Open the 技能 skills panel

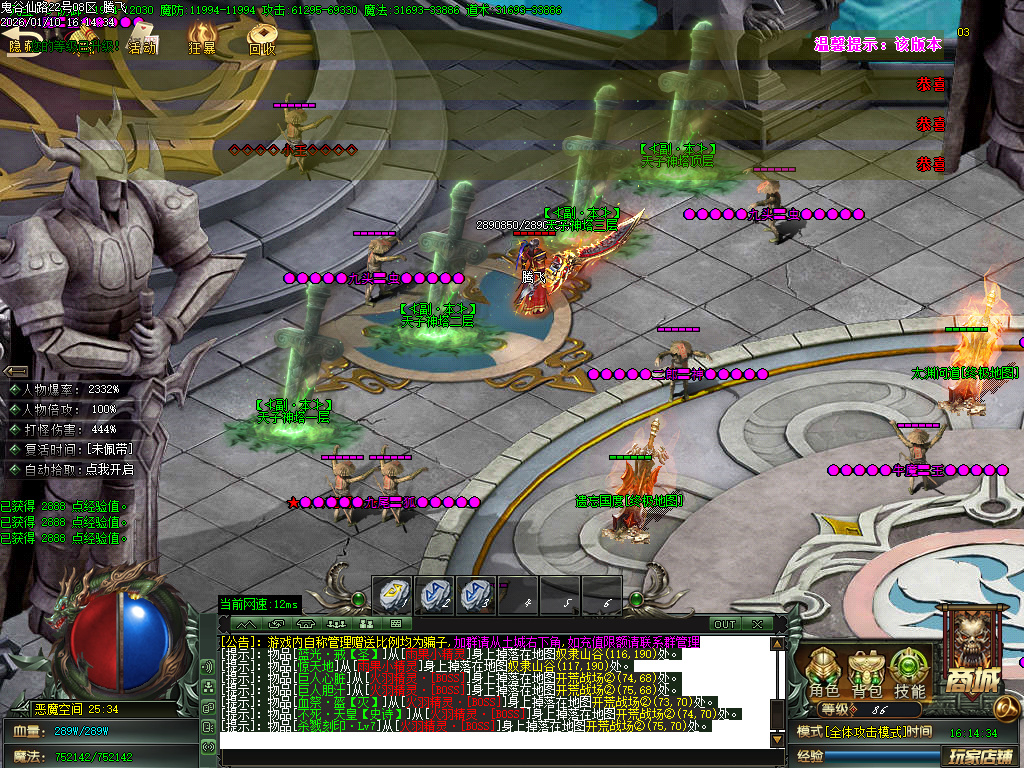909,672
